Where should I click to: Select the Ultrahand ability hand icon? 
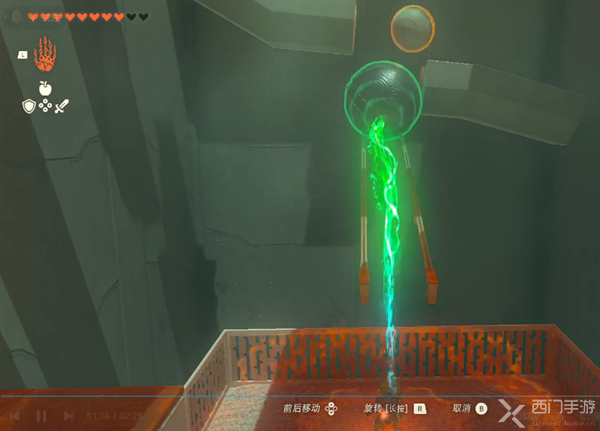tap(45, 52)
